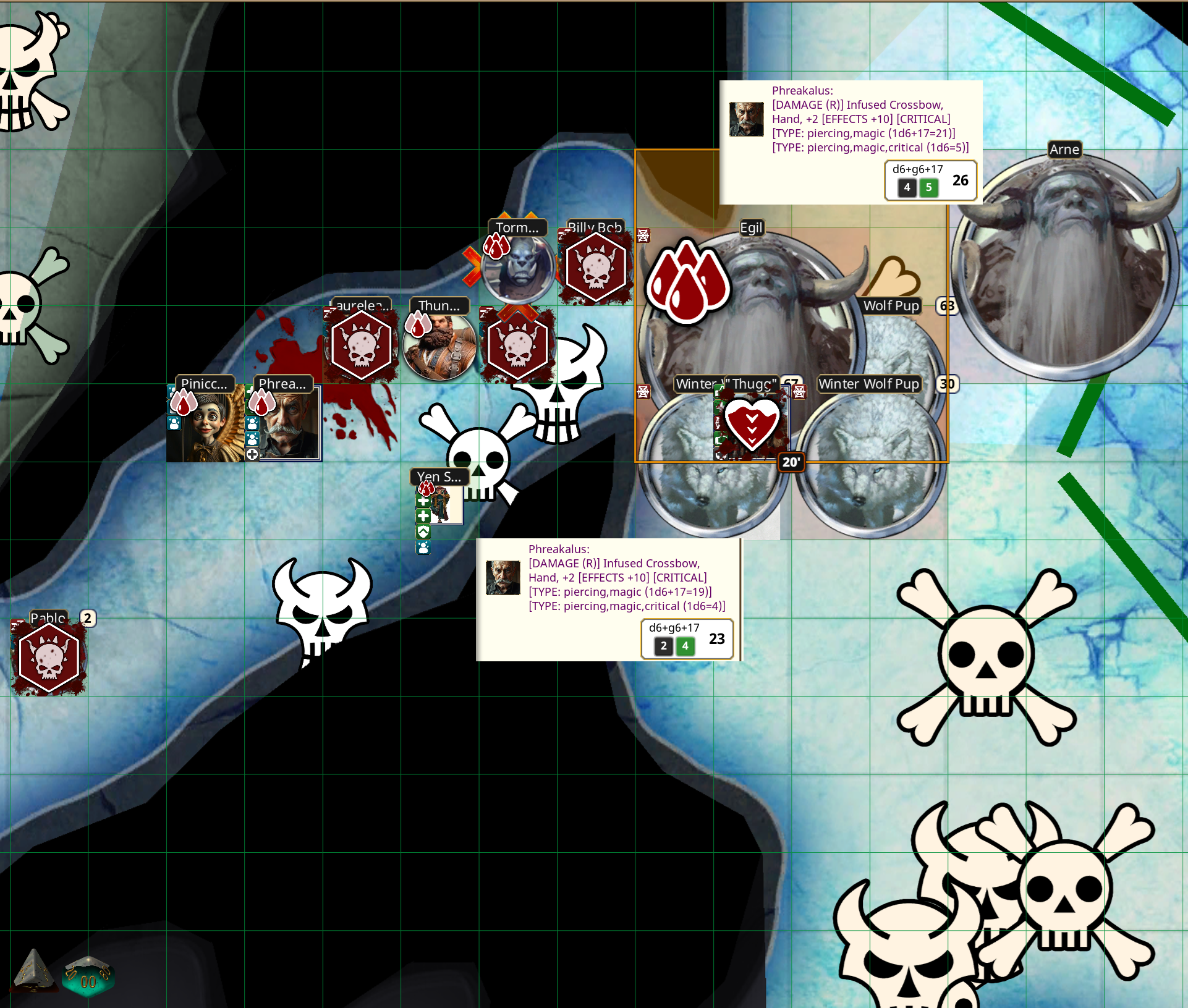Viewport: 1188px width, 1008px height.
Task: Click the red skull hex marker on Laurelen
Action: point(362,345)
